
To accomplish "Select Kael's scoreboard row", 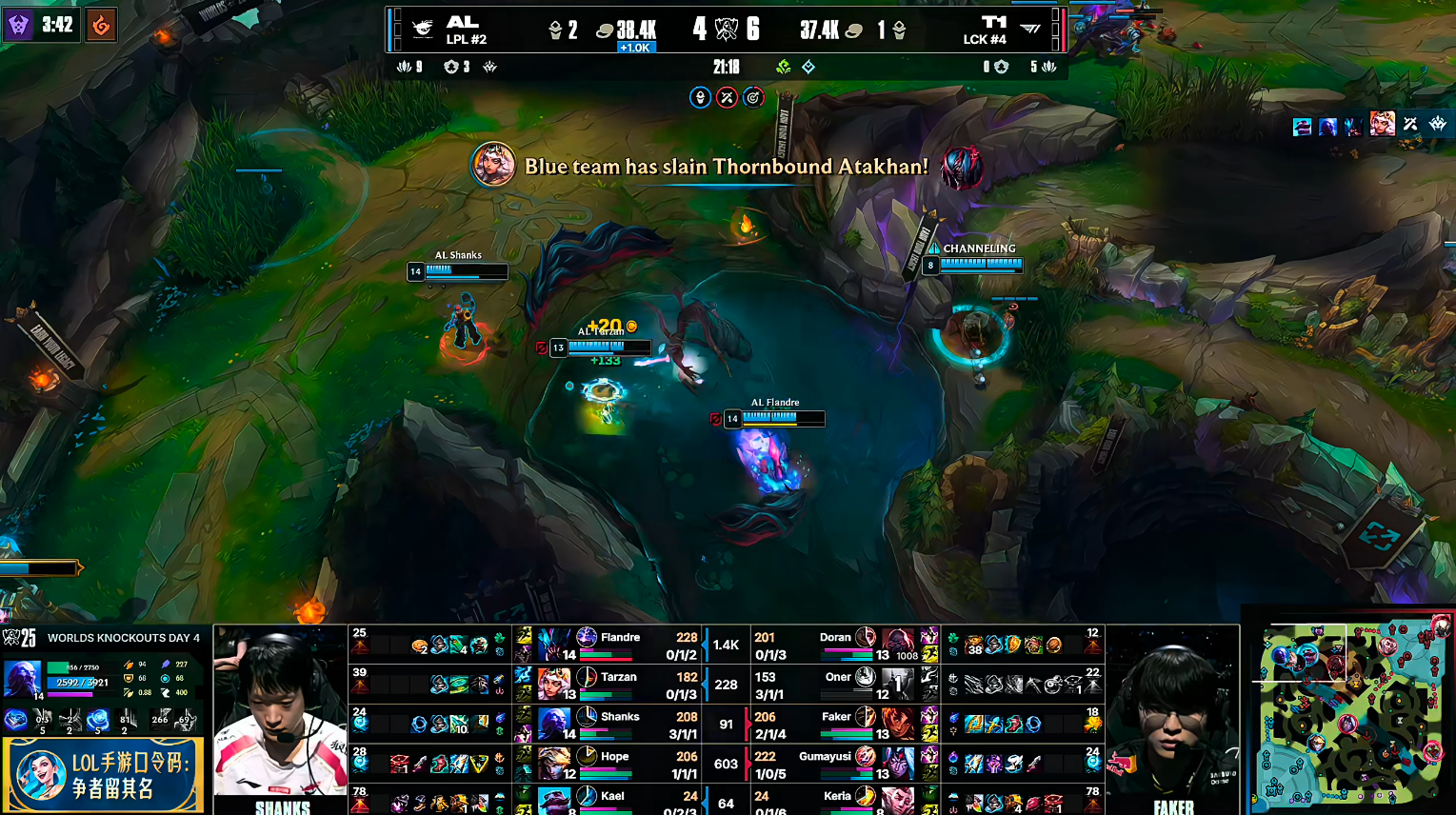I will point(619,800).
